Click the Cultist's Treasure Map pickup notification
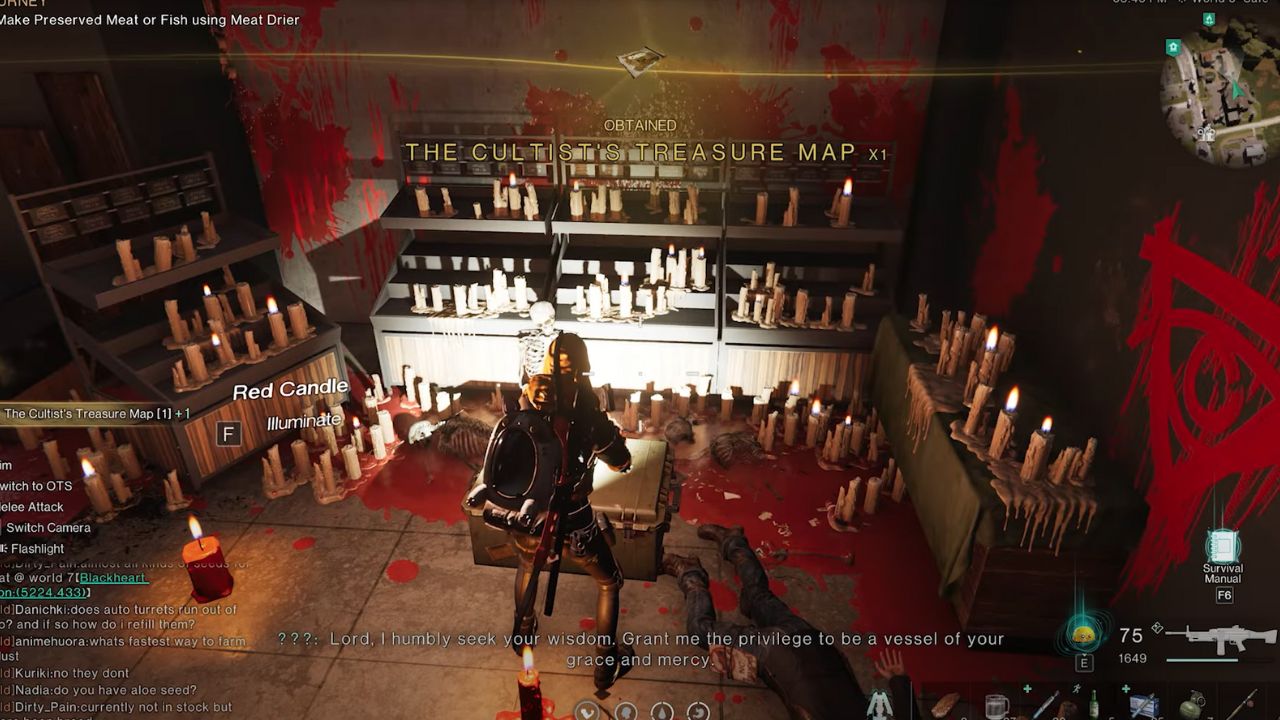The image size is (1280, 720). (96, 413)
